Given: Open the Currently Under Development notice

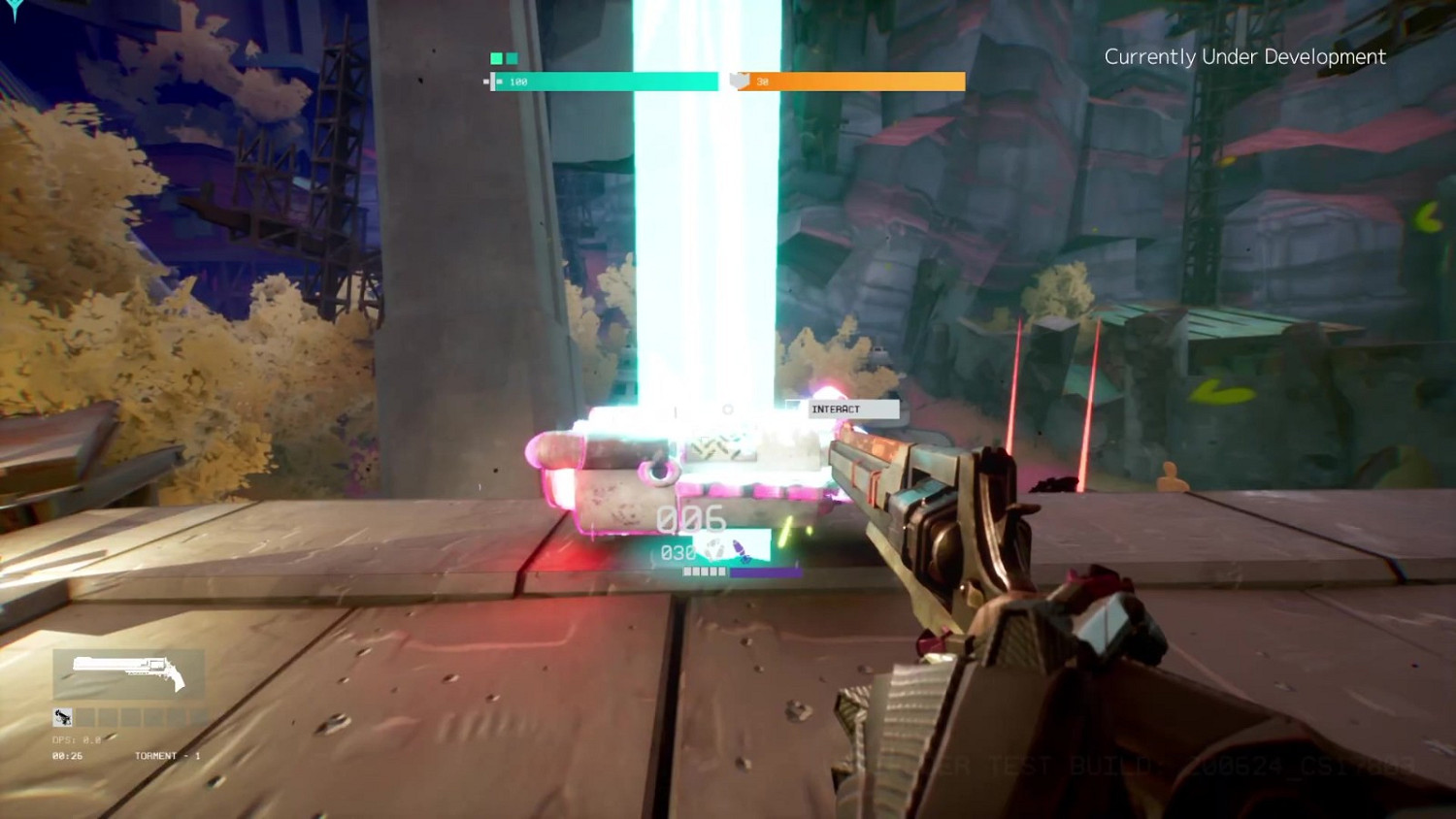Looking at the screenshot, I should (x=1245, y=56).
